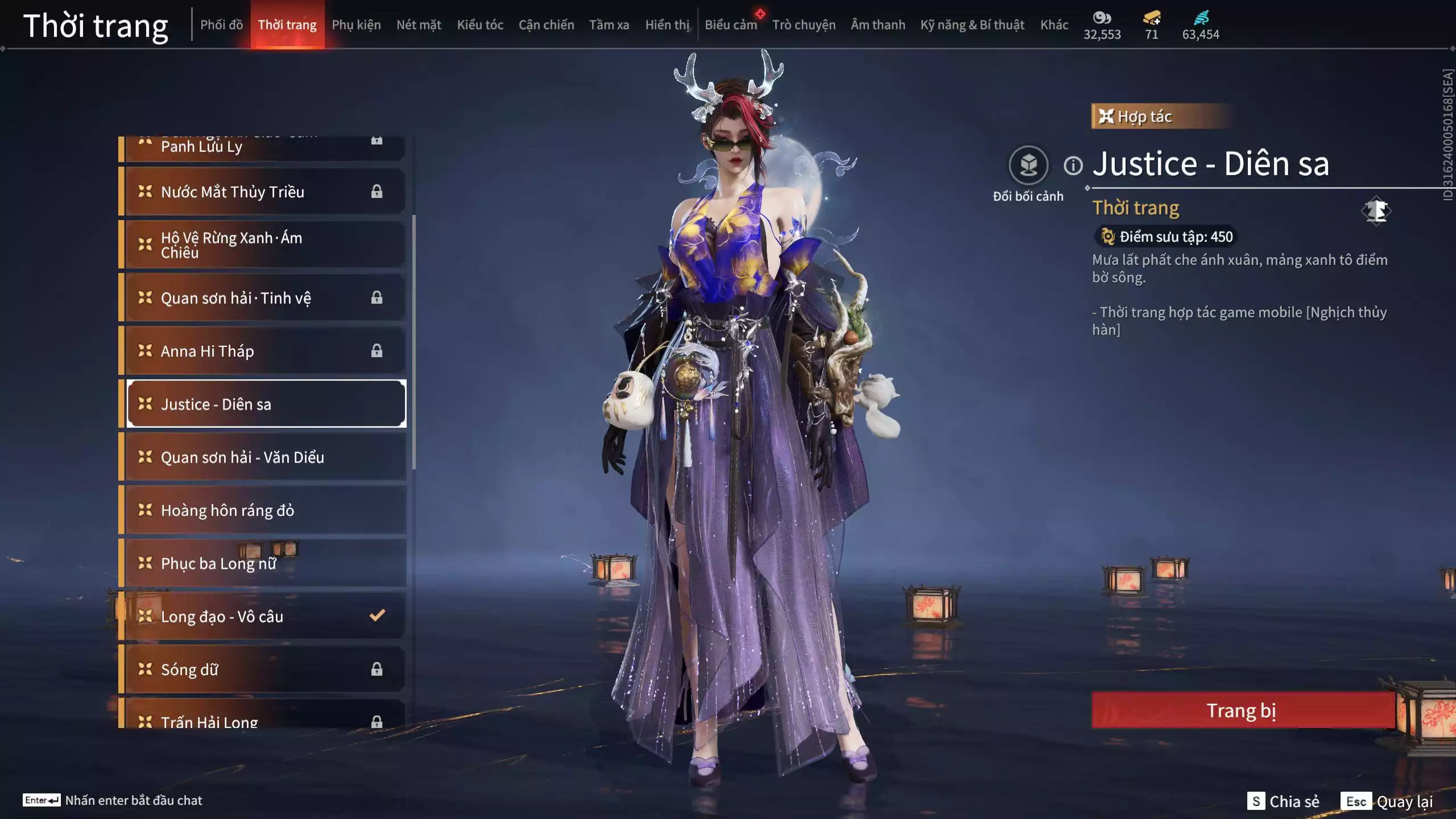Select the Khác tab
This screenshot has height=819, width=1456.
[x=1054, y=25]
